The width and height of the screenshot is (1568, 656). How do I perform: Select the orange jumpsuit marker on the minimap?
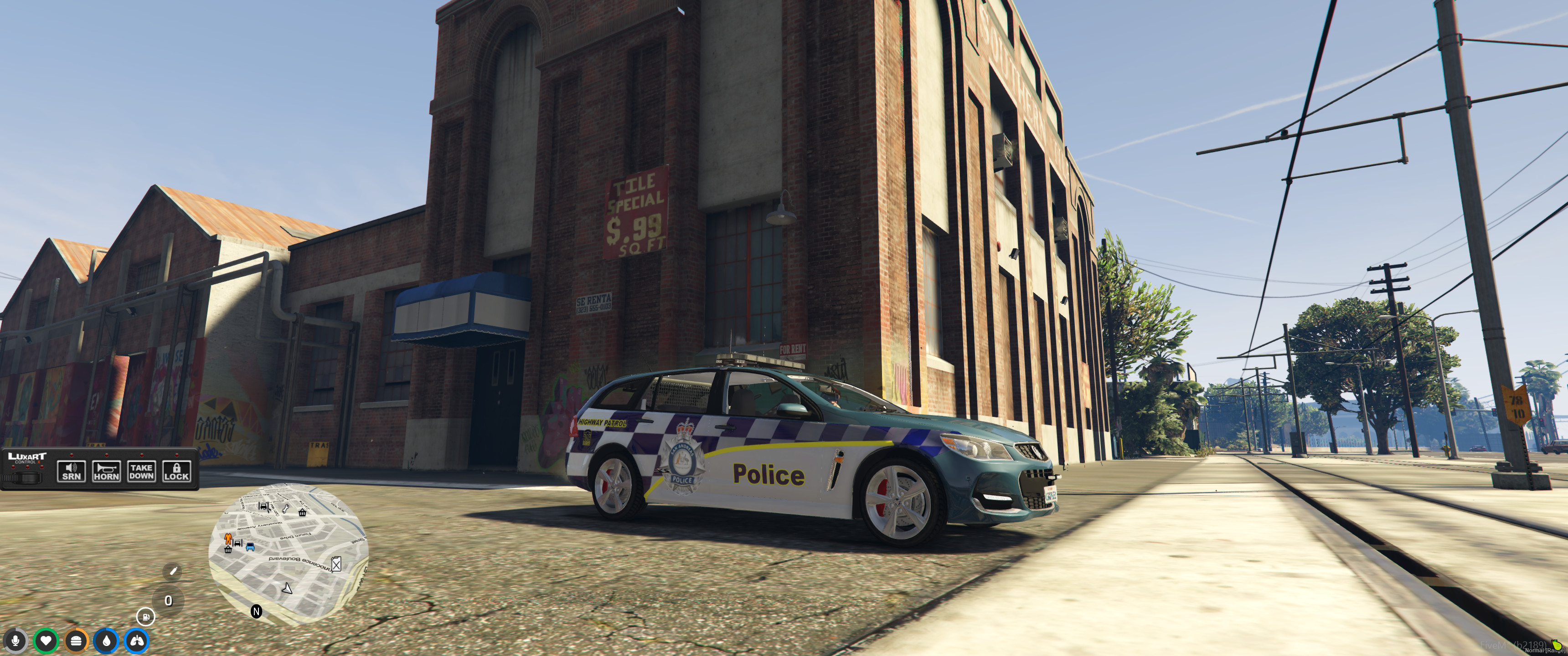click(228, 538)
